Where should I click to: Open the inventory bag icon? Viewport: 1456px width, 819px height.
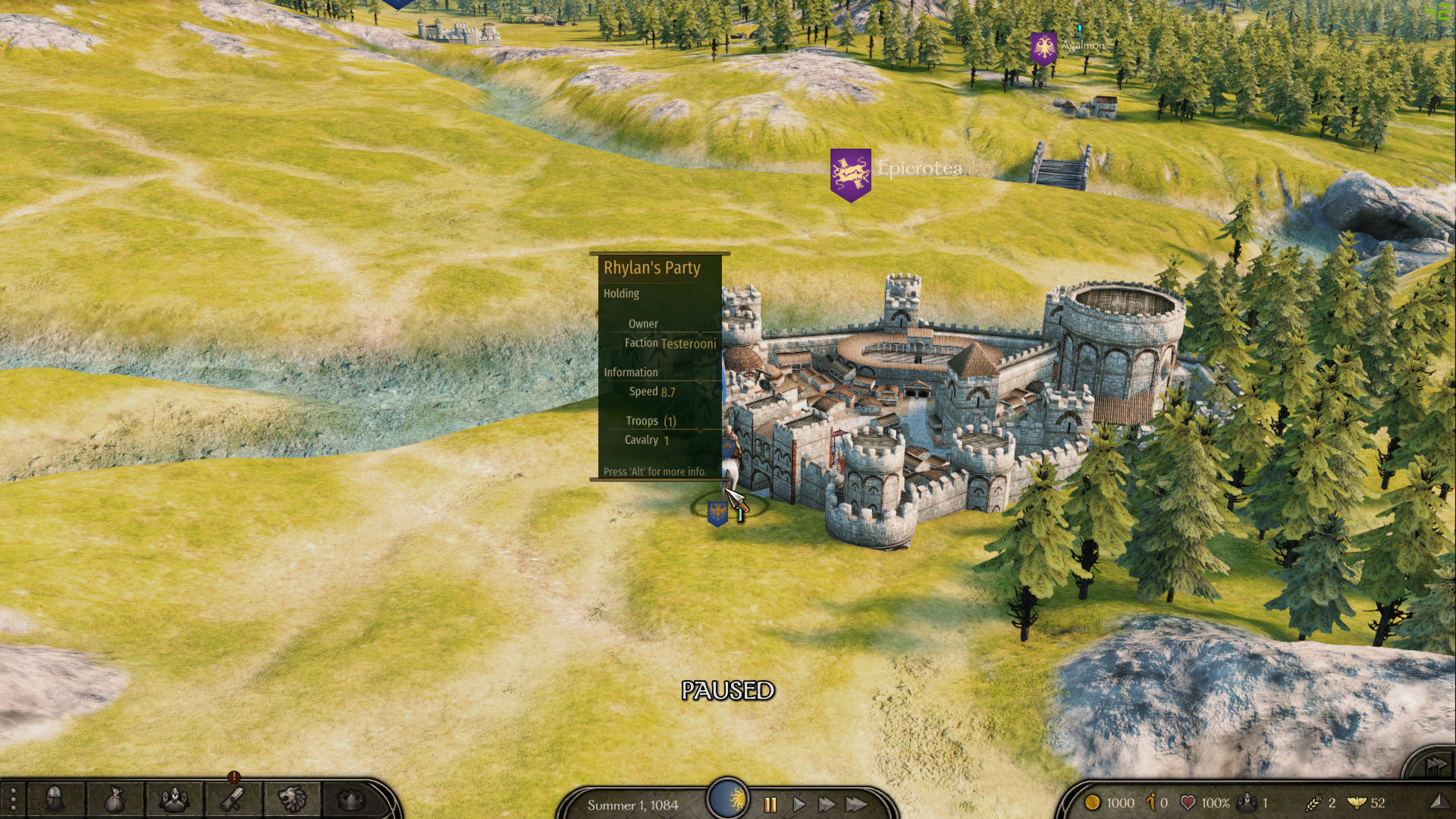pos(114,800)
